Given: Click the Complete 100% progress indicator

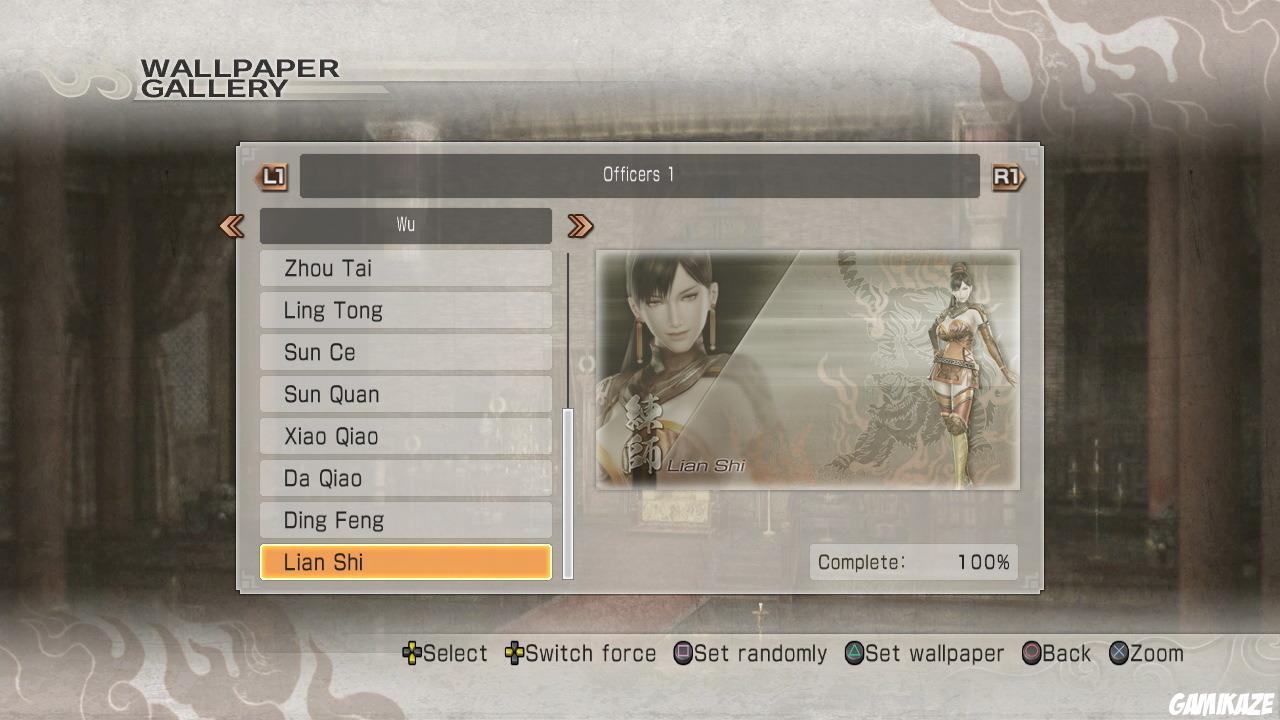Looking at the screenshot, I should 913,562.
